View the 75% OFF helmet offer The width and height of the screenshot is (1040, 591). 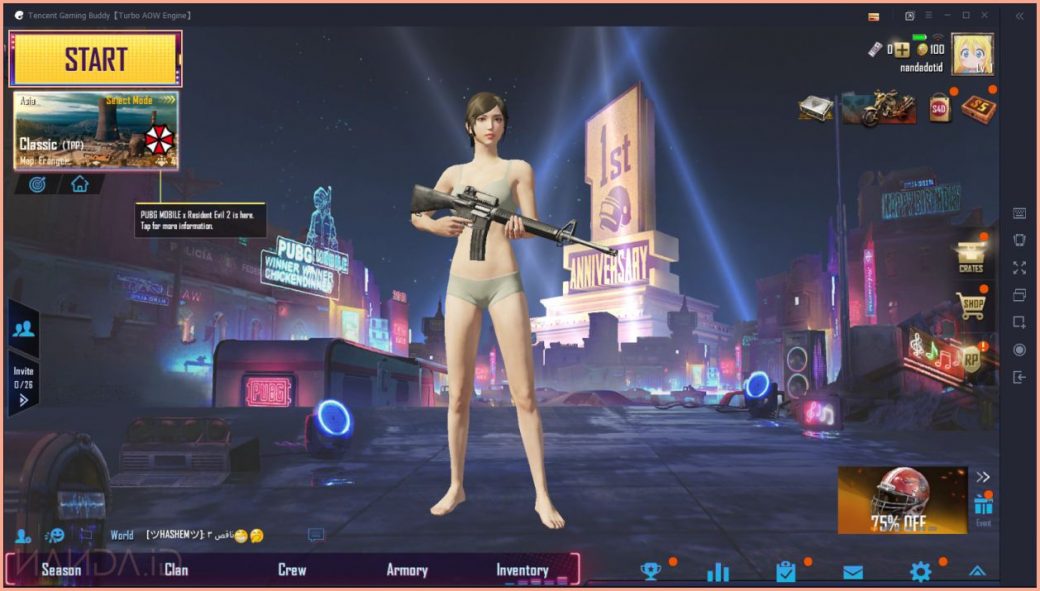[x=902, y=501]
